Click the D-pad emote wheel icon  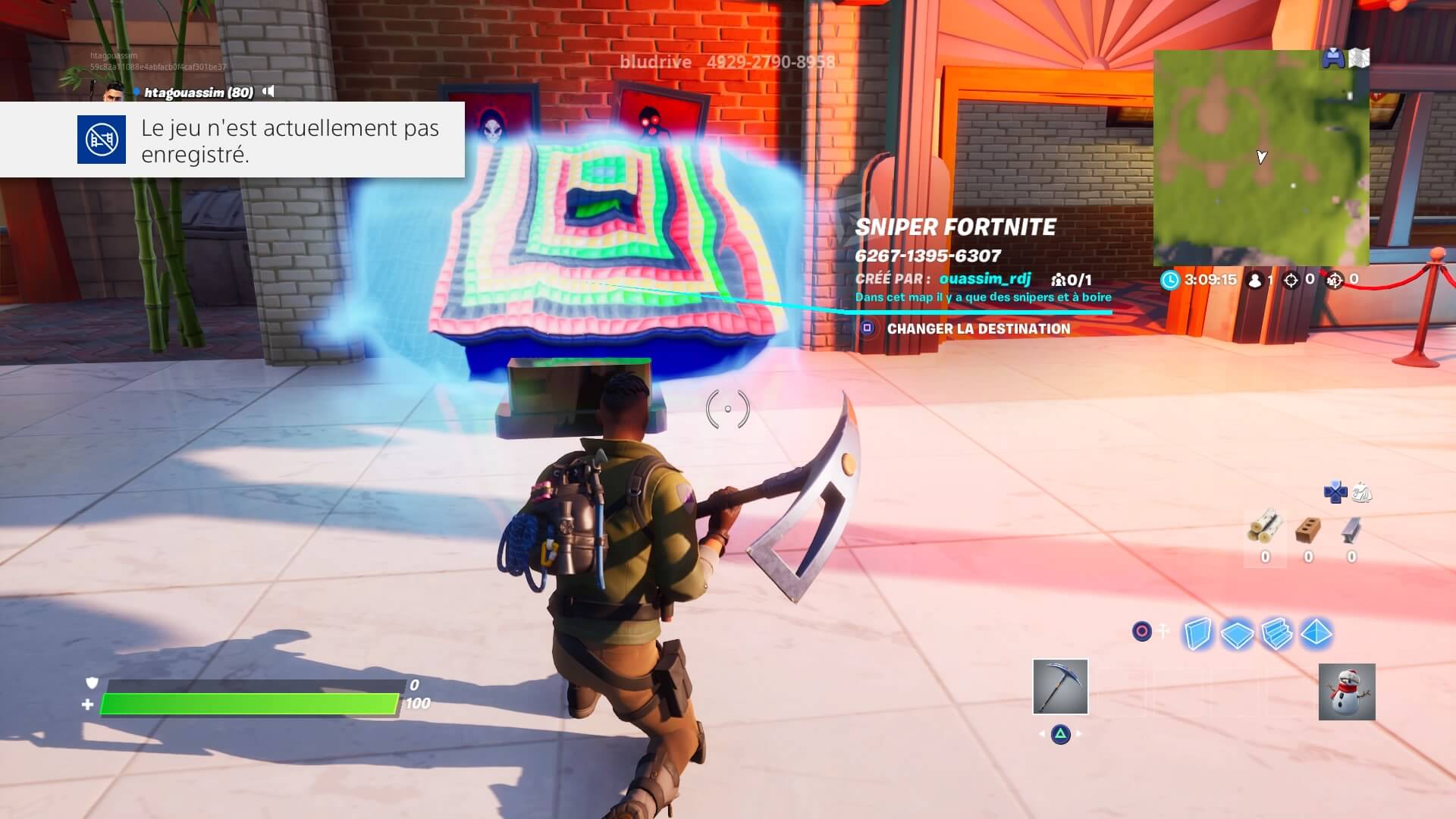point(1335,493)
